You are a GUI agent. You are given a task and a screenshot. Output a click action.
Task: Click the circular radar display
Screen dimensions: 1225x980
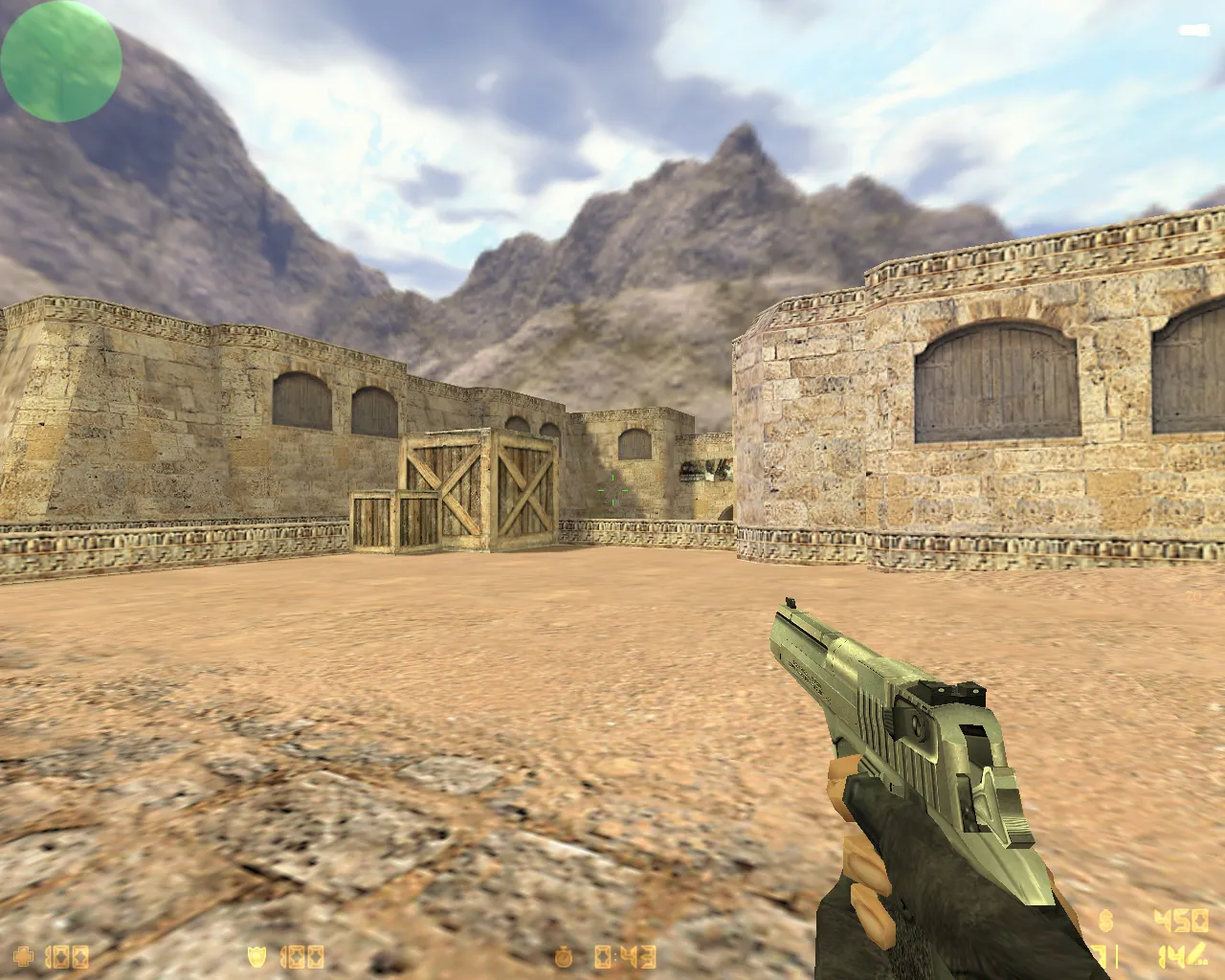(60, 60)
